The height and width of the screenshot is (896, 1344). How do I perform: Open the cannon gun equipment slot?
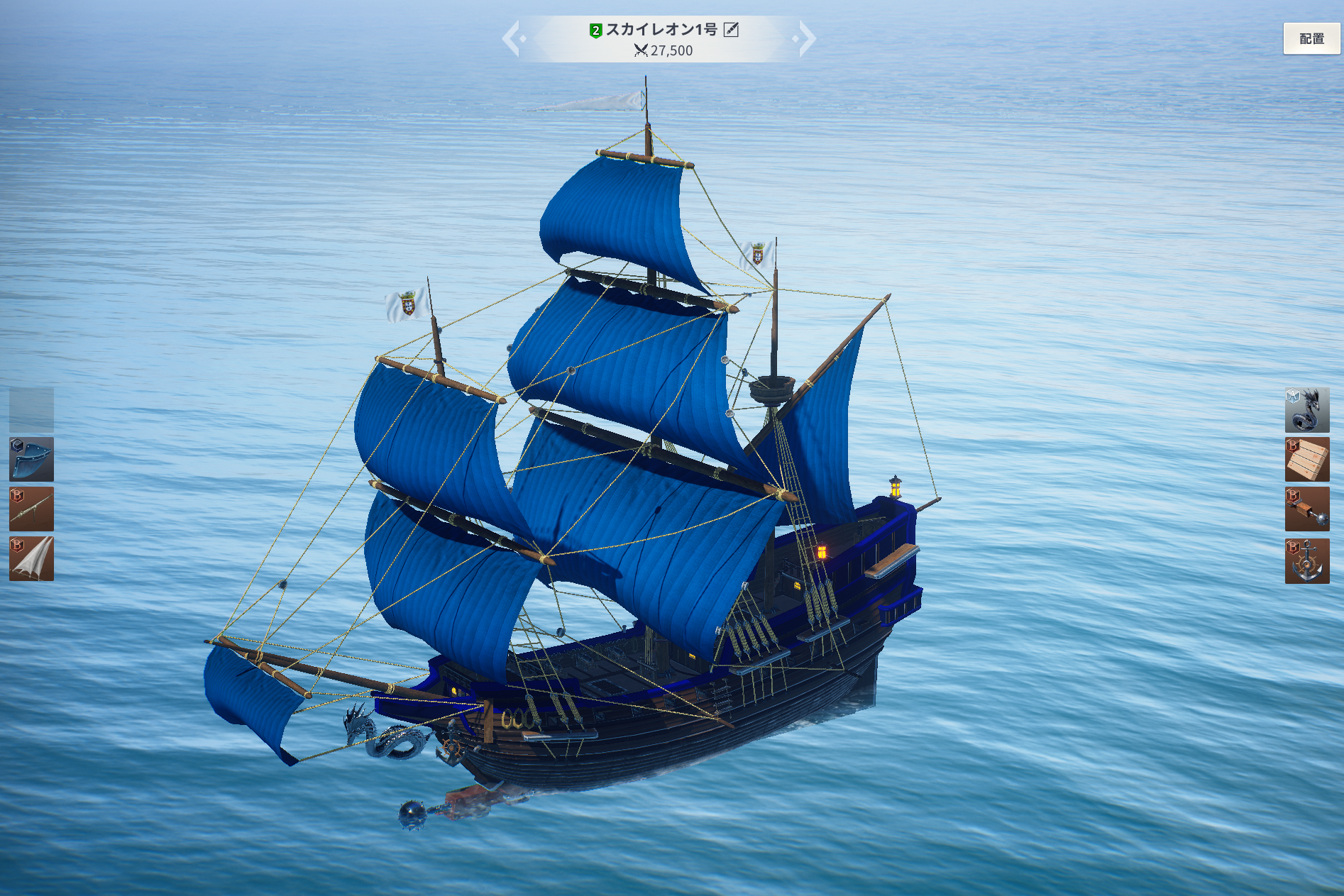coord(31,509)
